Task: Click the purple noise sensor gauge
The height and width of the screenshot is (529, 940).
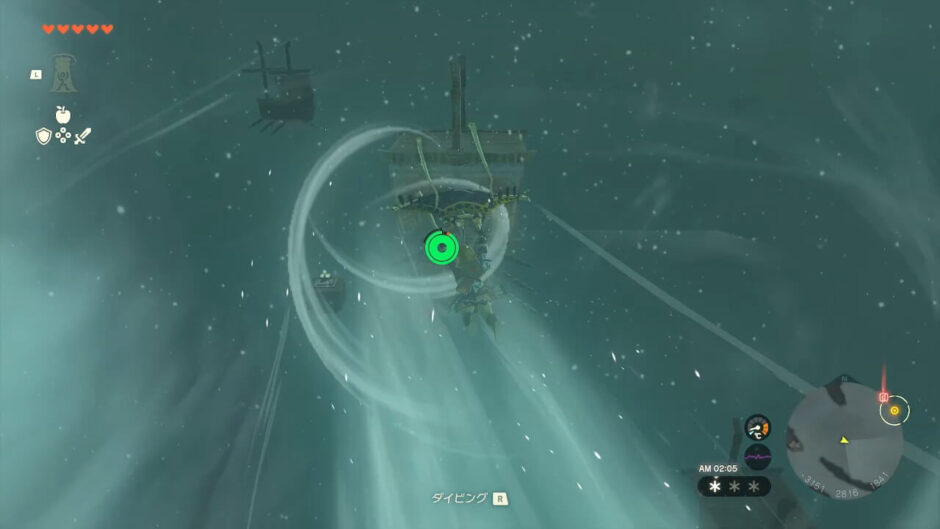Action: coord(757,457)
